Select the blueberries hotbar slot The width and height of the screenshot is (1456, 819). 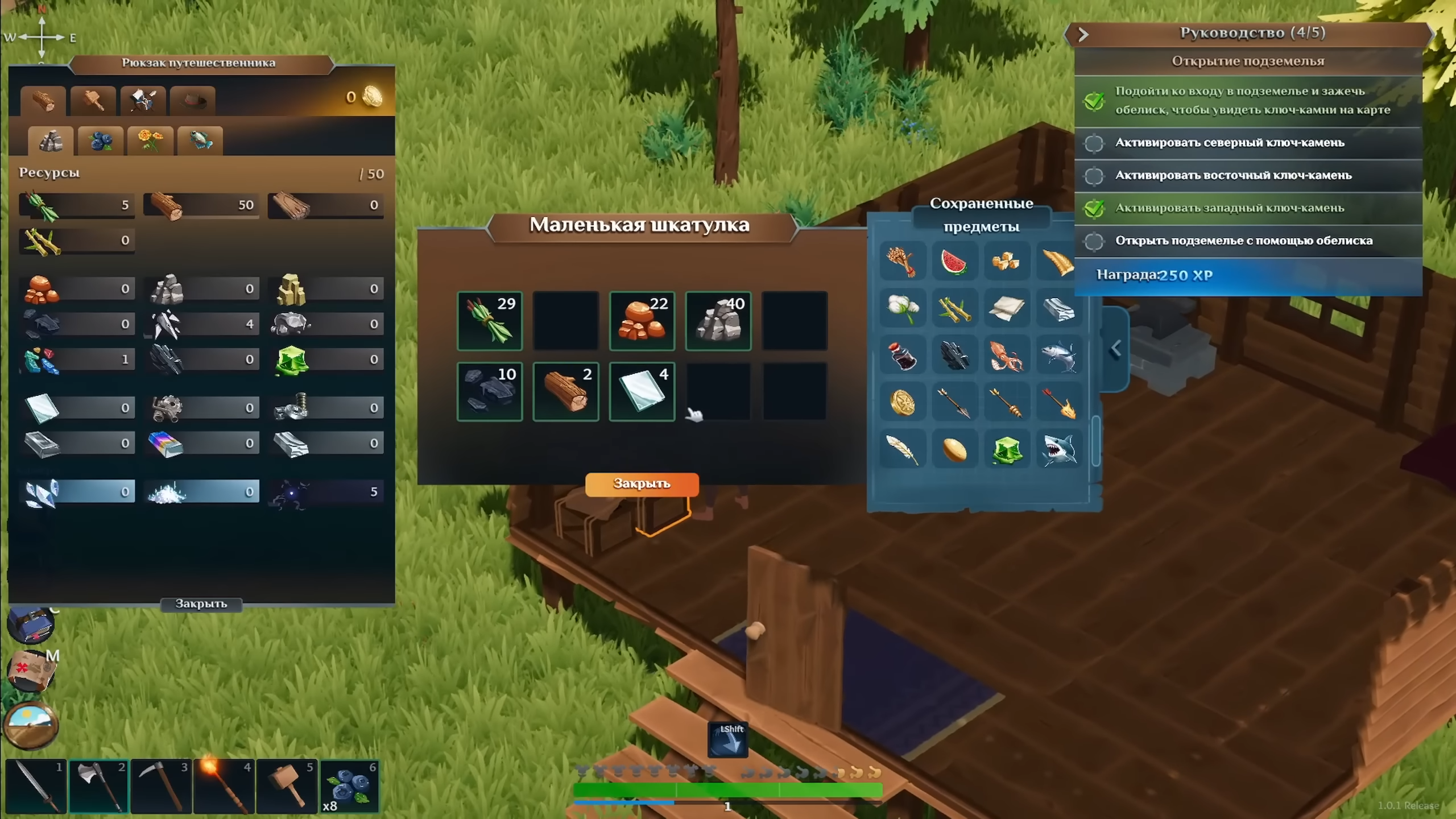click(349, 787)
